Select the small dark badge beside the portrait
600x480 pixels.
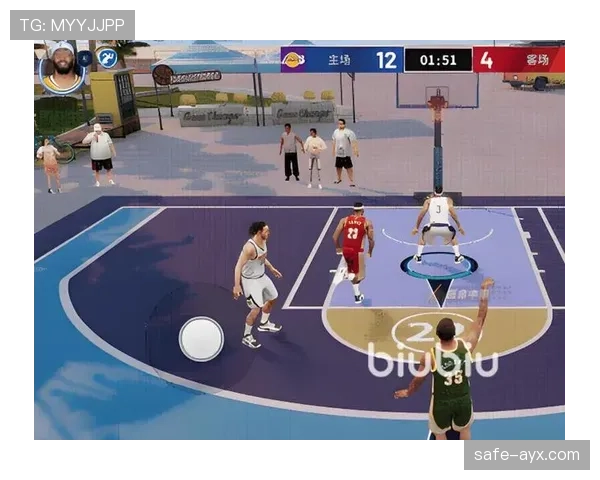point(86,59)
